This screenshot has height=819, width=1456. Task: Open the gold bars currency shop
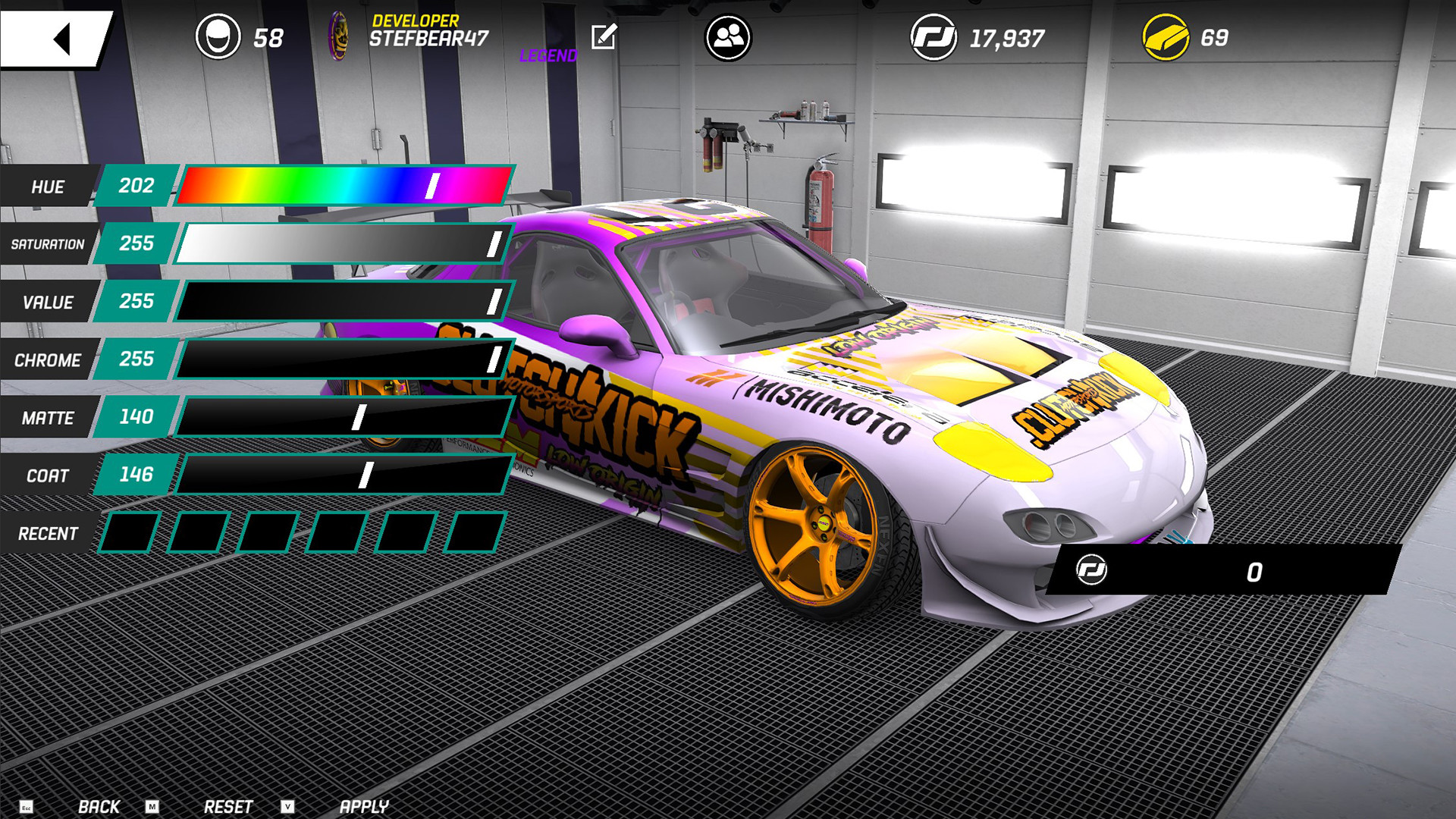1166,37
